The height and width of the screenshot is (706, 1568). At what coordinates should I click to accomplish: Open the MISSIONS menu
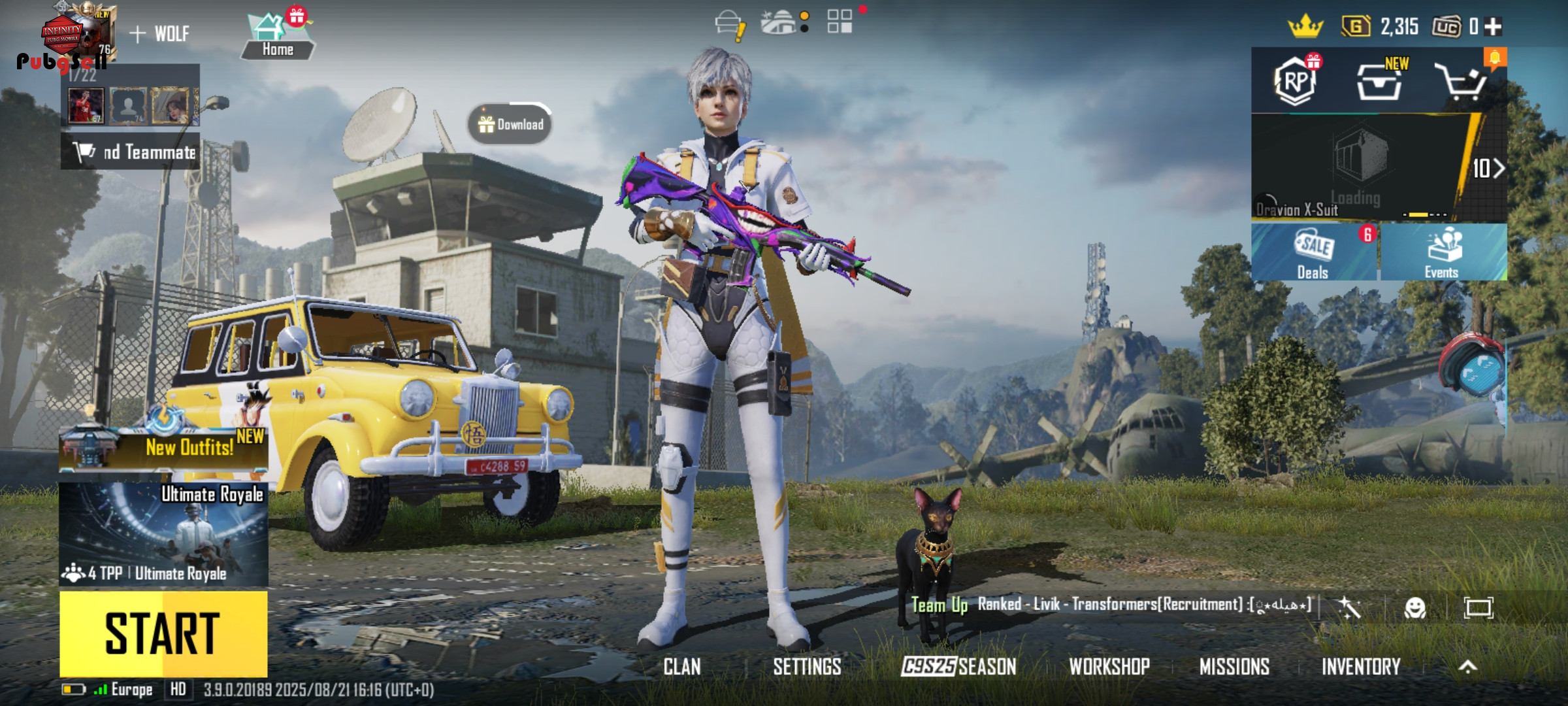[1234, 667]
